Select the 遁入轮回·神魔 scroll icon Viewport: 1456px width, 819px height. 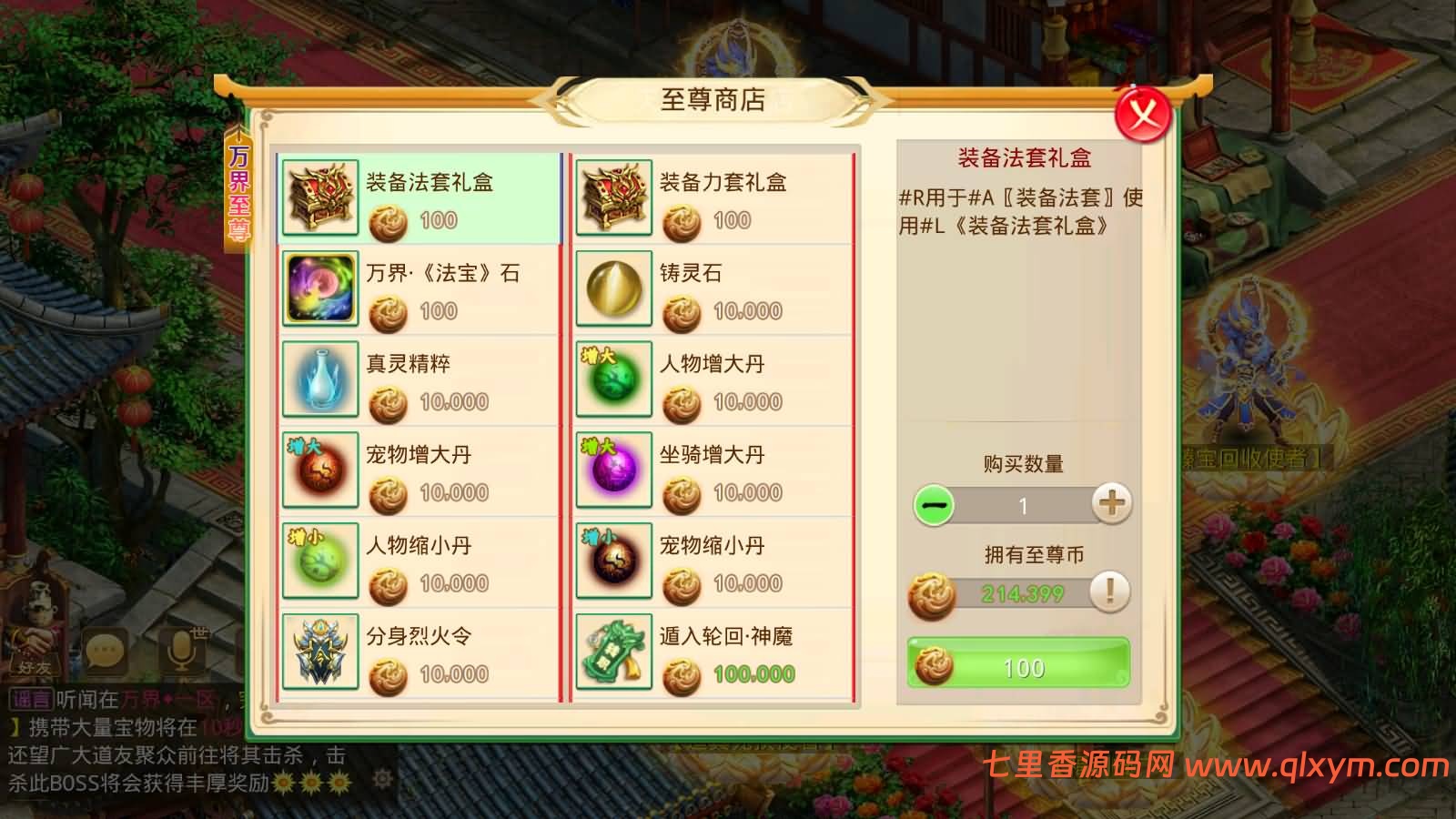[614, 651]
